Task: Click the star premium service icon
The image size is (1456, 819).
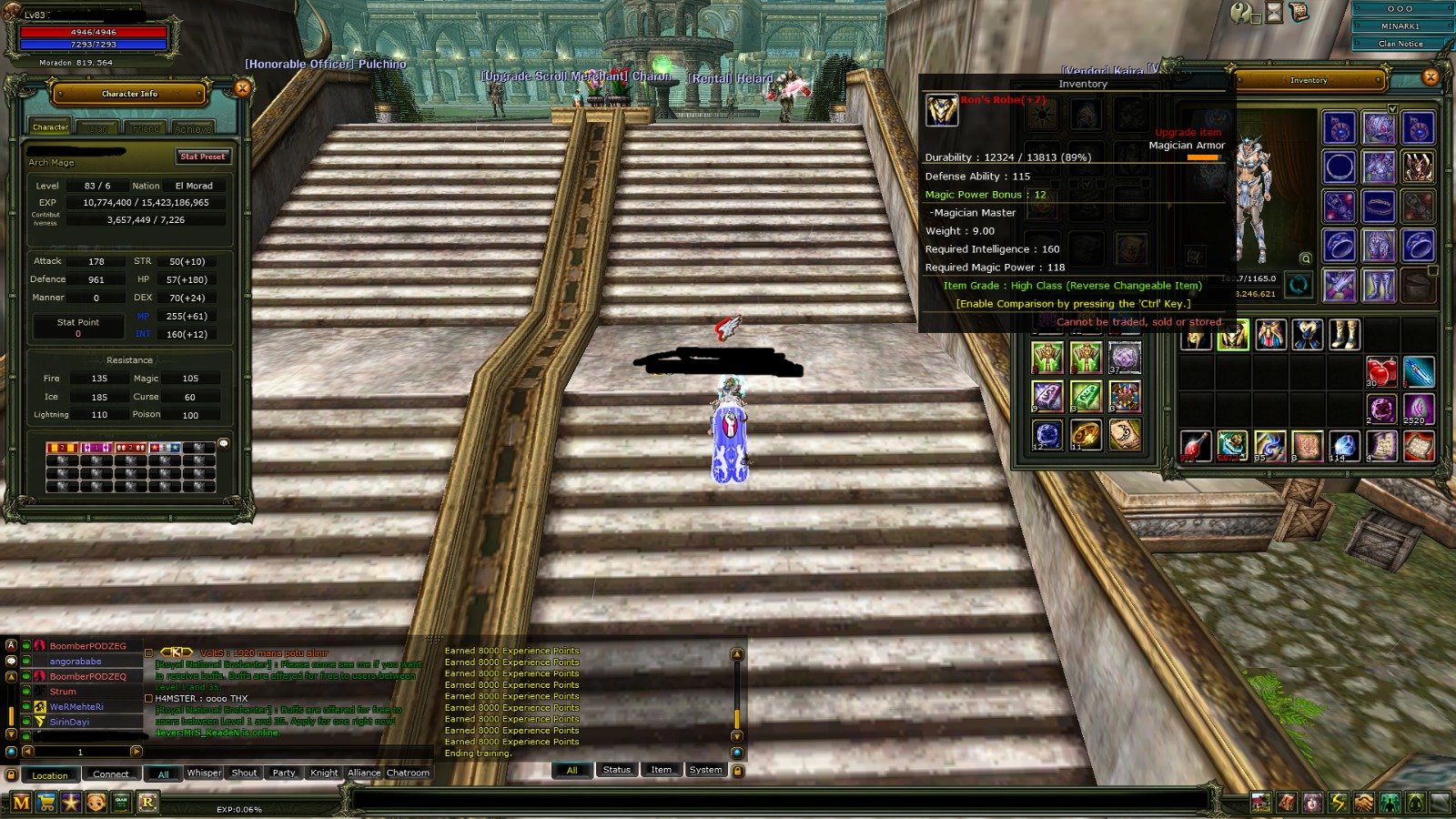Action: (70, 804)
